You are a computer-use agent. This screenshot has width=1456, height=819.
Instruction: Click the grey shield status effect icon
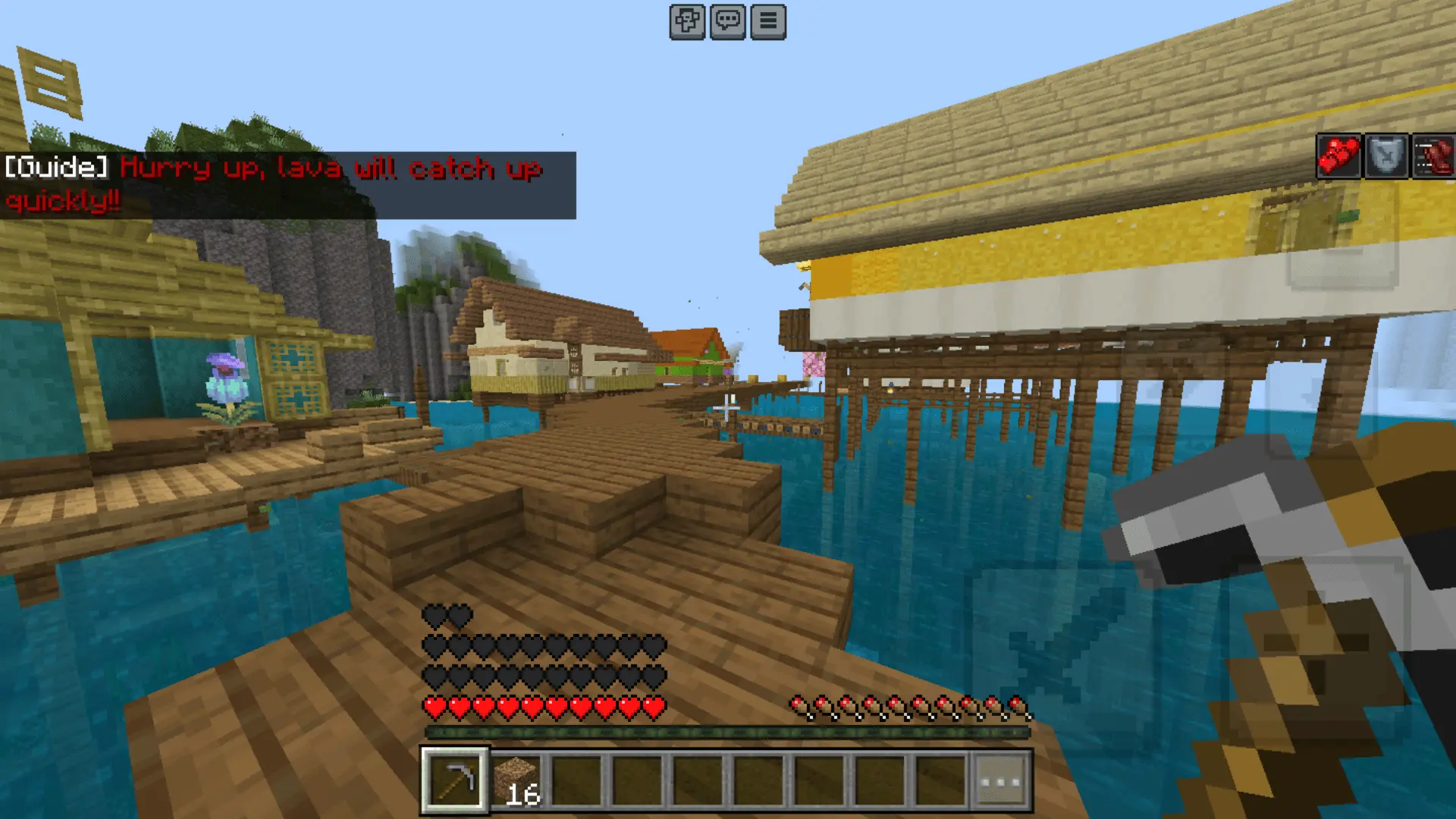[x=1385, y=157]
